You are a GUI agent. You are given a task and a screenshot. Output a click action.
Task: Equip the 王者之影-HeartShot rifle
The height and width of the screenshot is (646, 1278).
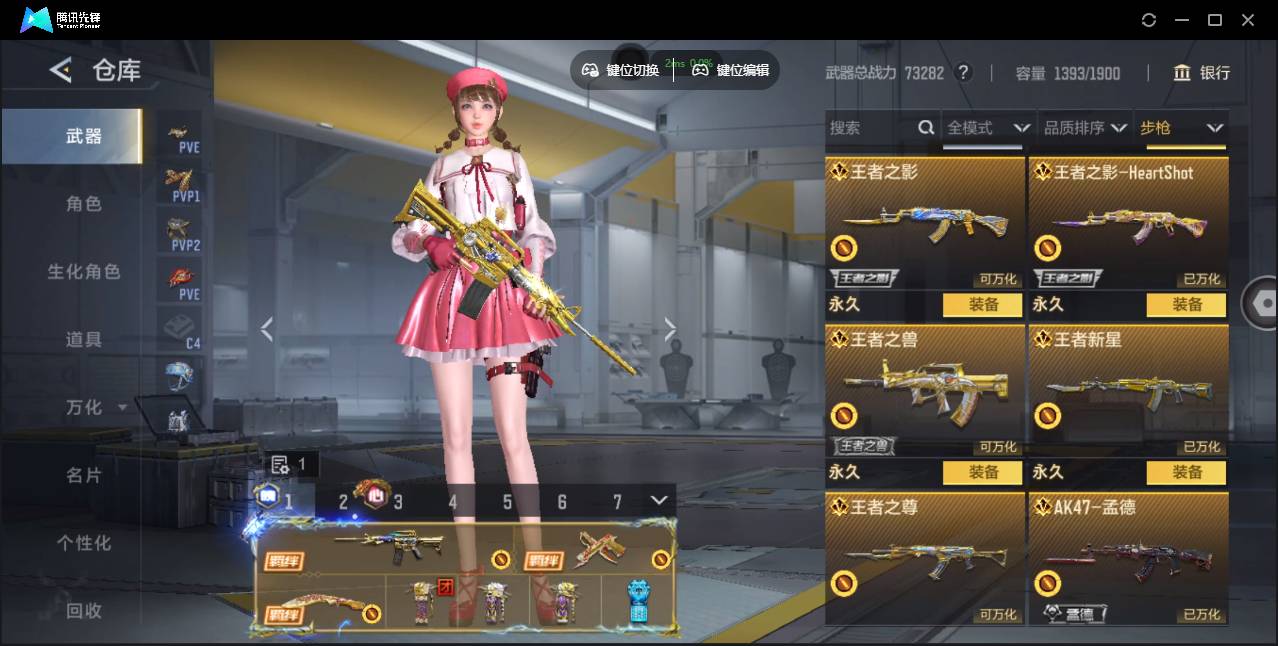(x=1186, y=305)
